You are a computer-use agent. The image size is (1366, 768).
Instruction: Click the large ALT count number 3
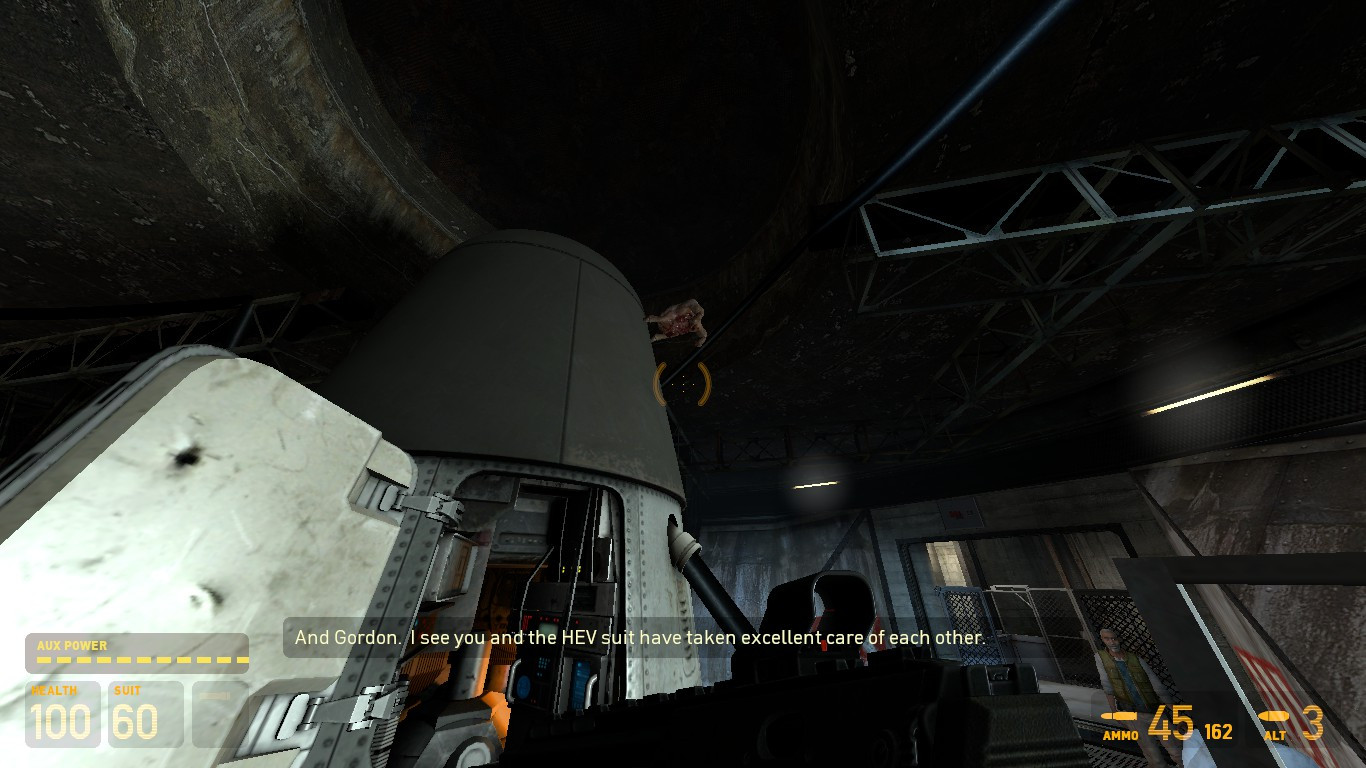tap(1311, 723)
